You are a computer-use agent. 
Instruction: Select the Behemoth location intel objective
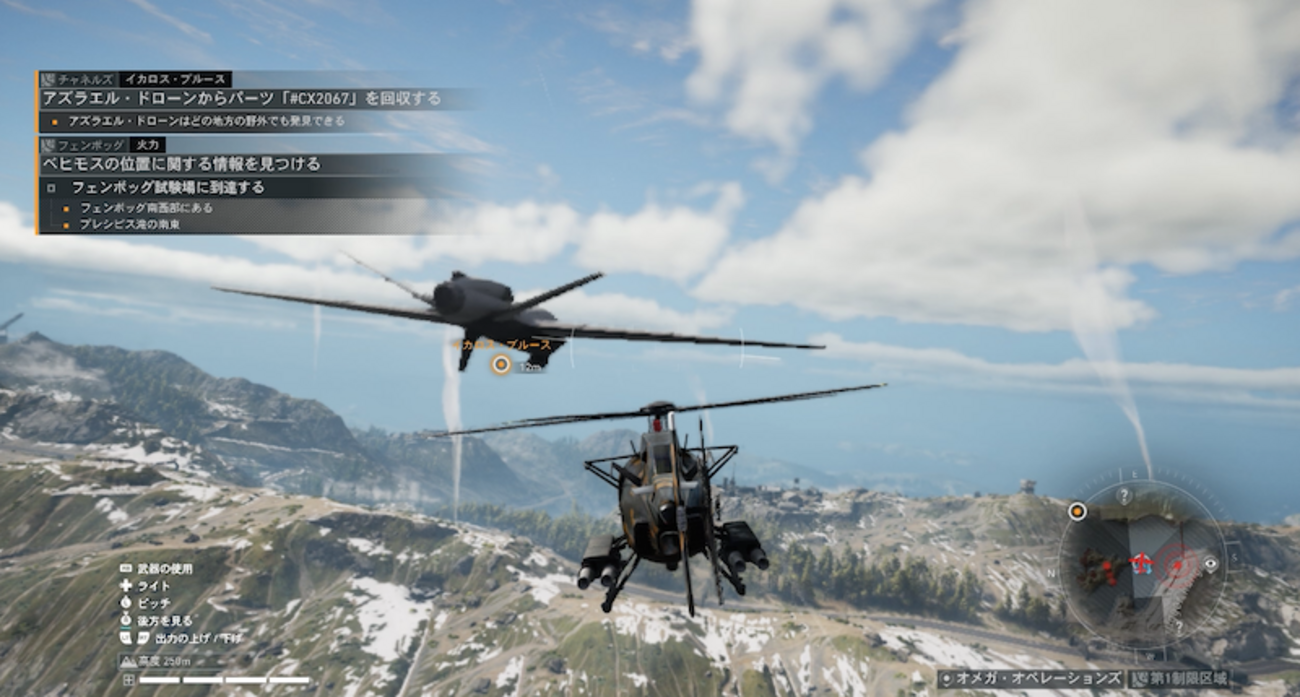click(181, 164)
